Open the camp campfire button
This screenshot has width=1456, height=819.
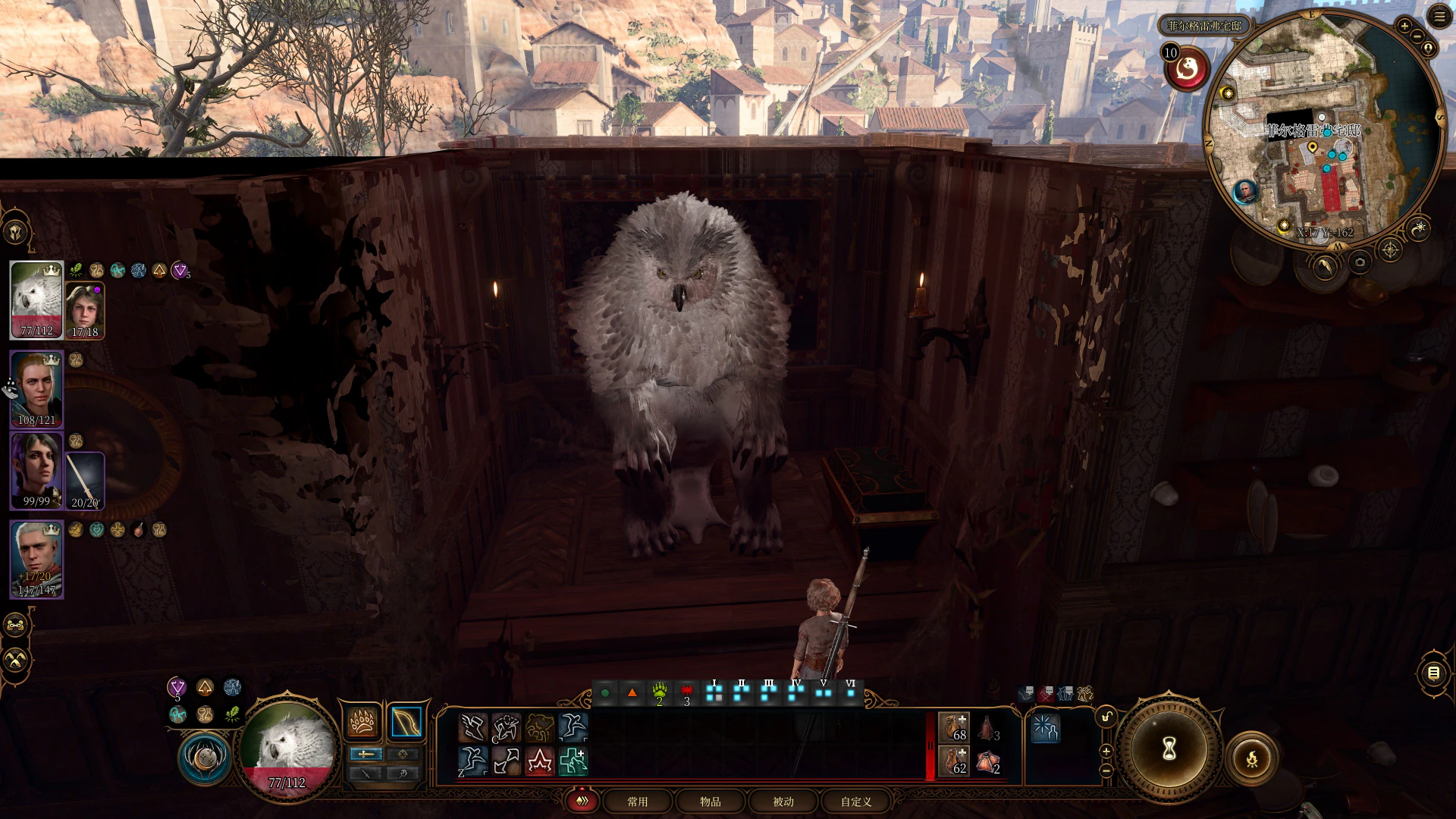[1251, 758]
